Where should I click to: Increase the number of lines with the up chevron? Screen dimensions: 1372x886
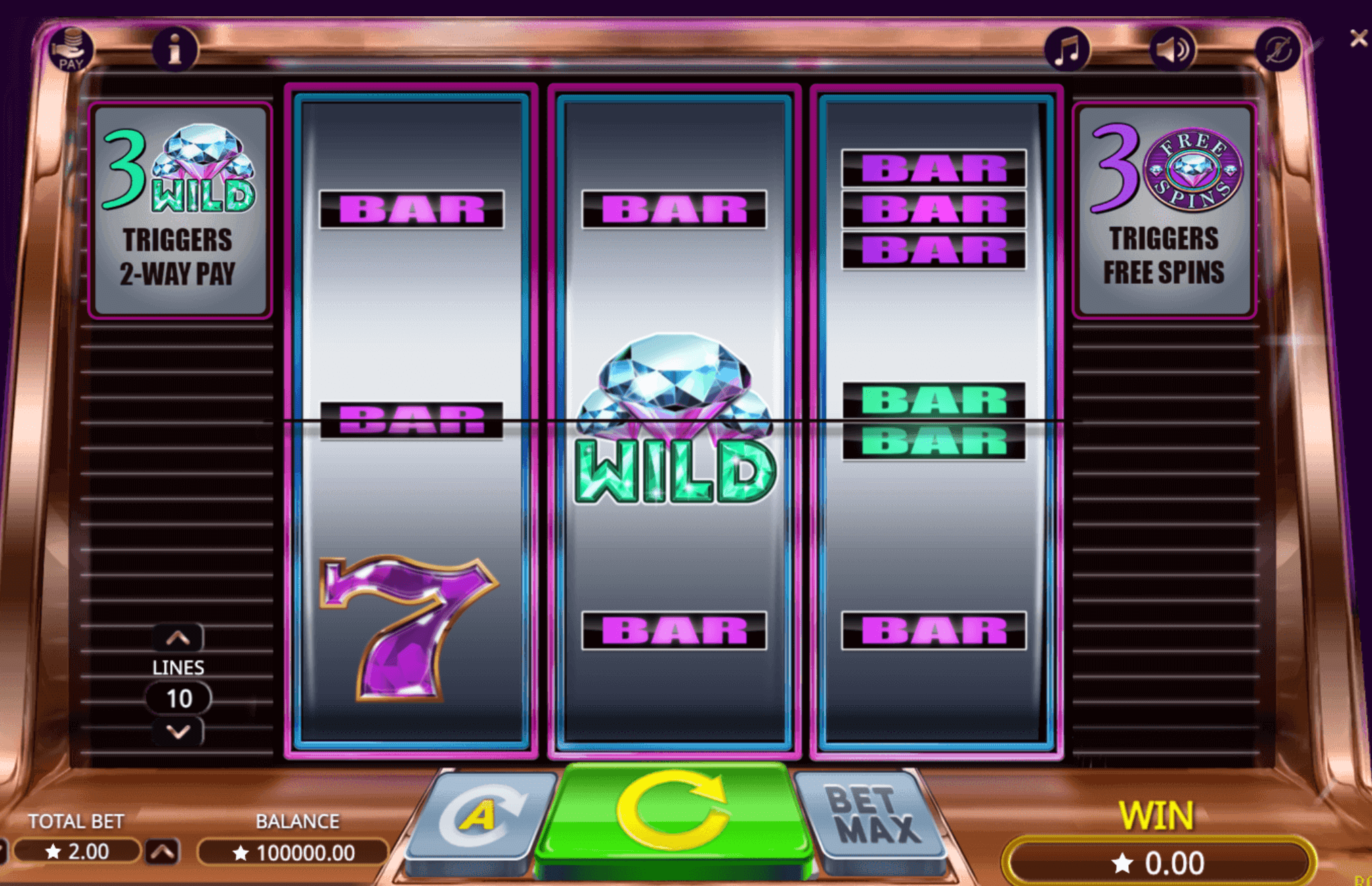point(178,637)
